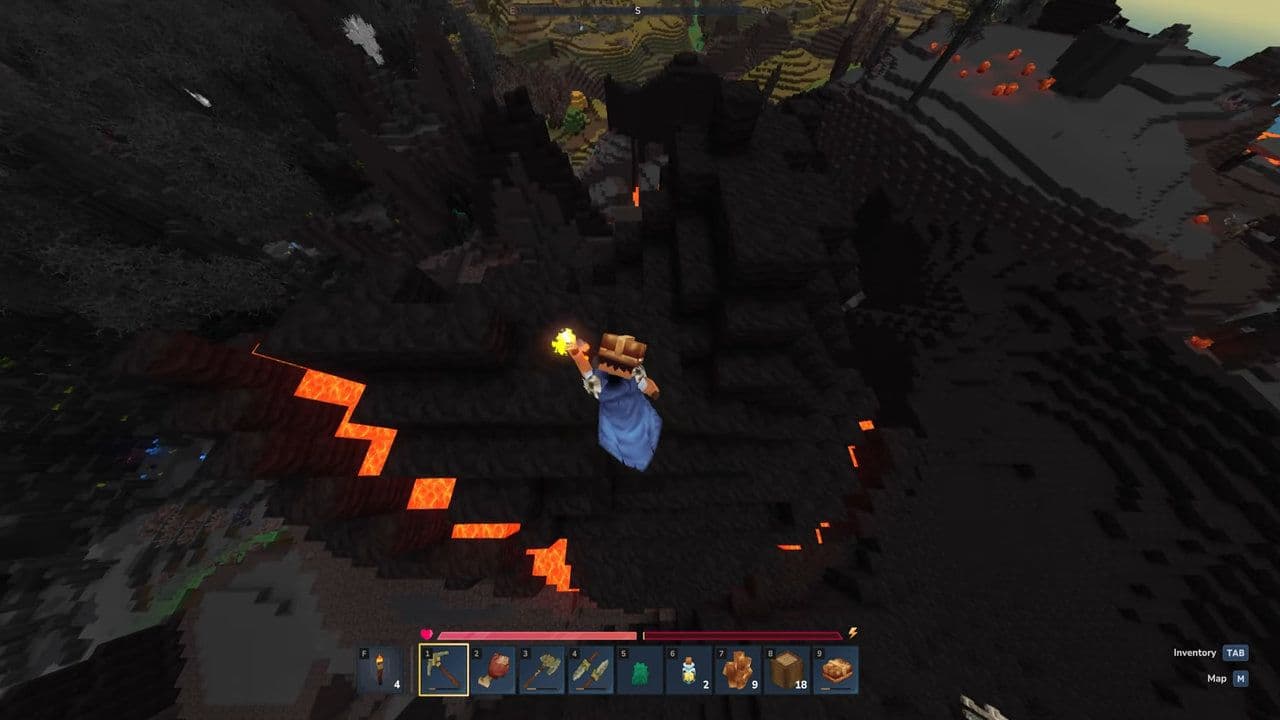Click the heart icon beside the health bar
The height and width of the screenshot is (720, 1280).
[426, 633]
